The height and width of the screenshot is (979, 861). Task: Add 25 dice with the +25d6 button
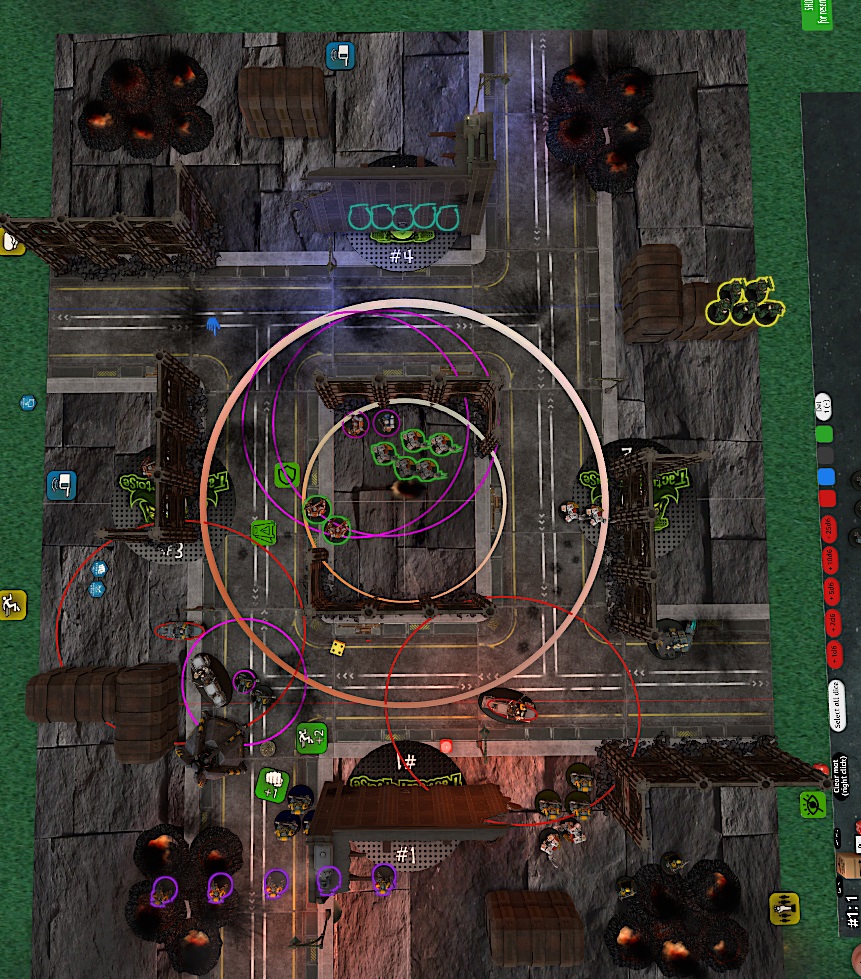tap(828, 528)
